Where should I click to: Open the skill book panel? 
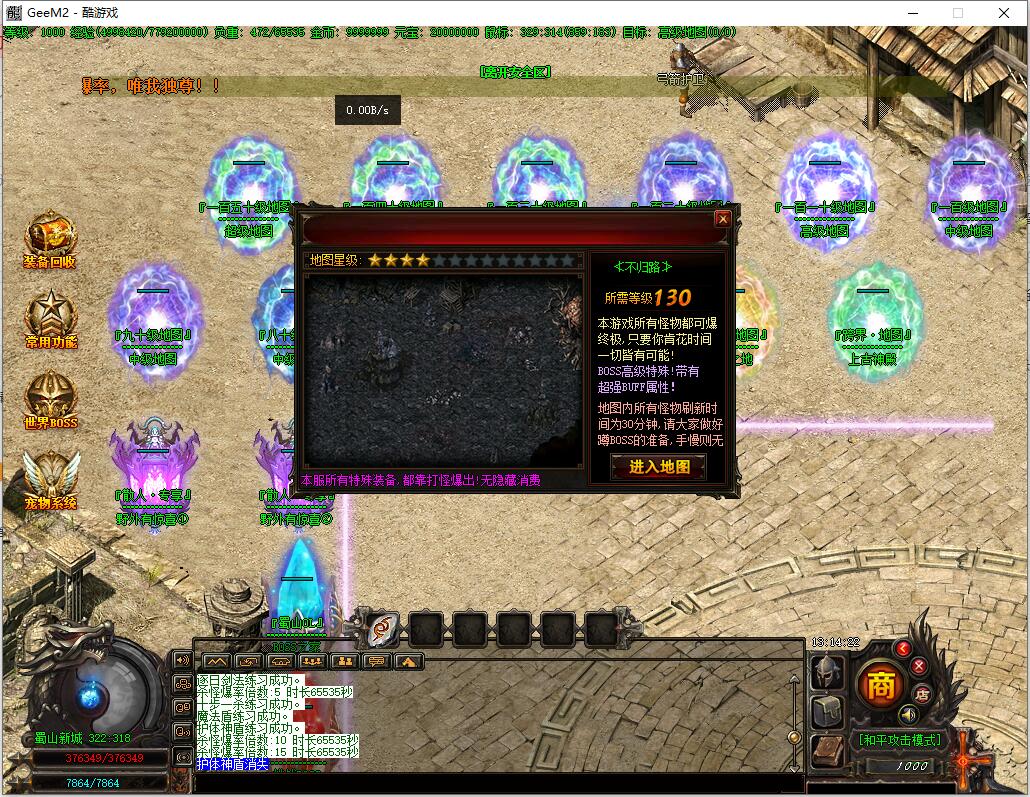click(828, 752)
